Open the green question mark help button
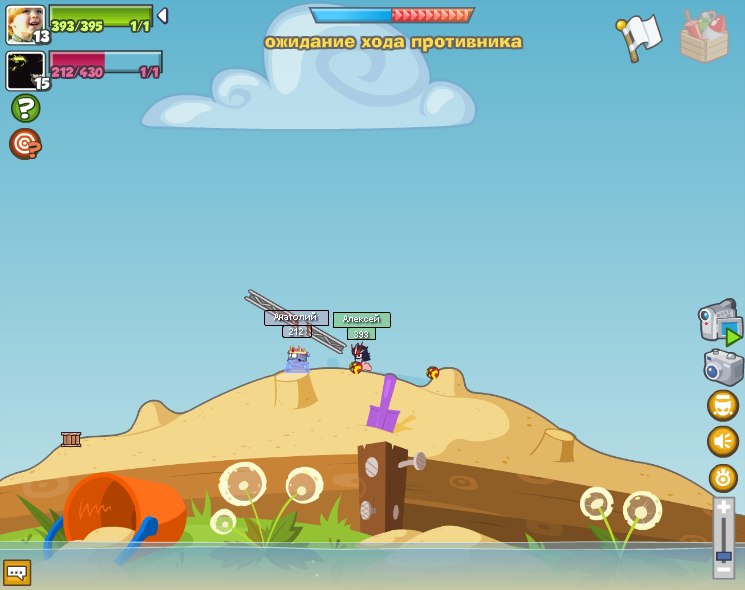The image size is (745, 590). [25, 108]
